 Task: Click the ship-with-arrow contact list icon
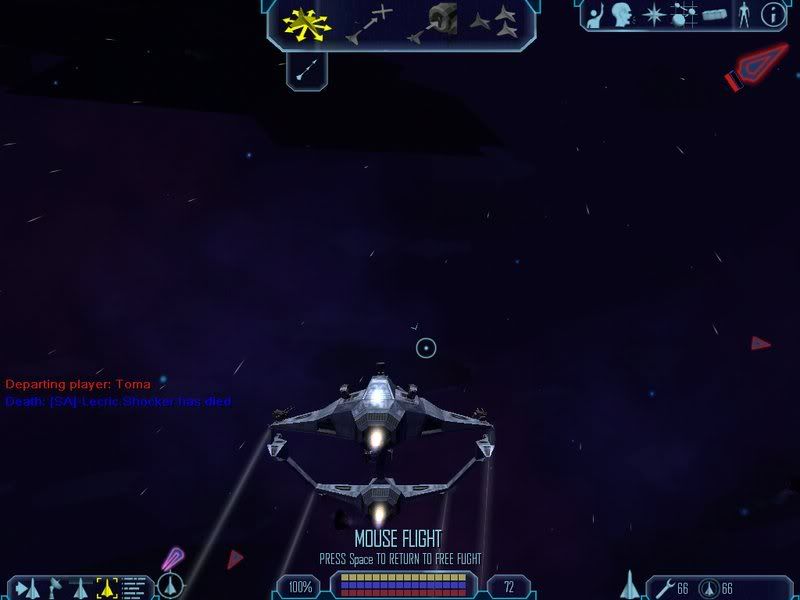pos(27,587)
